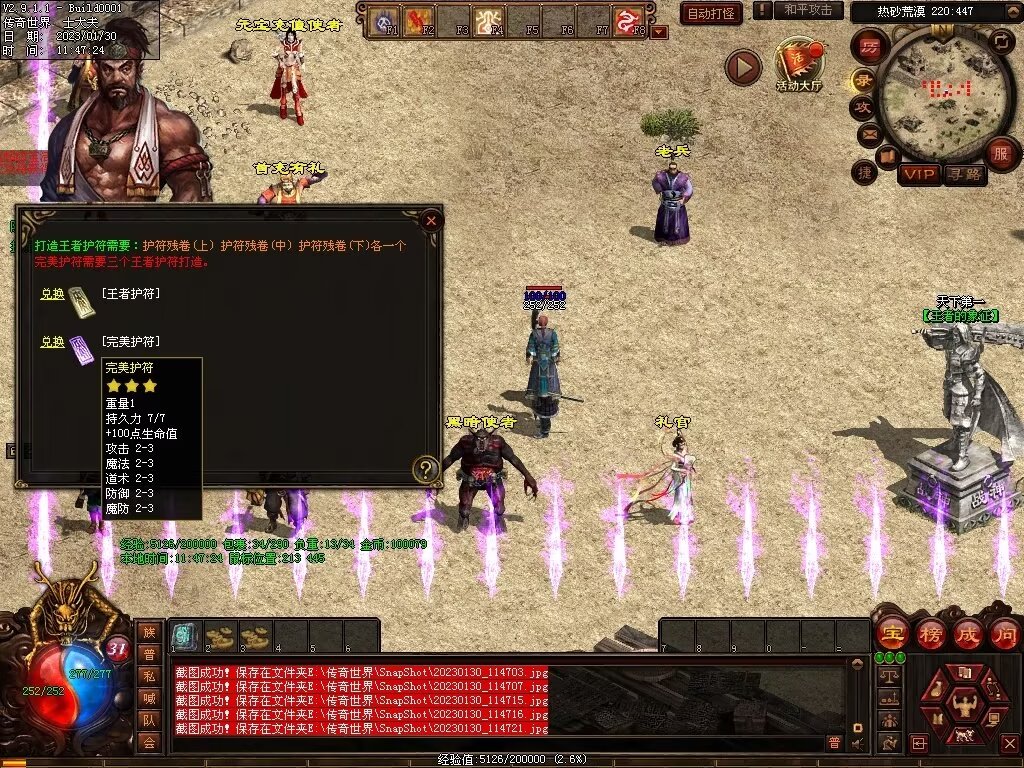The height and width of the screenshot is (768, 1024).
Task: Activate the 寻路 pathfinding button
Action: click(965, 174)
